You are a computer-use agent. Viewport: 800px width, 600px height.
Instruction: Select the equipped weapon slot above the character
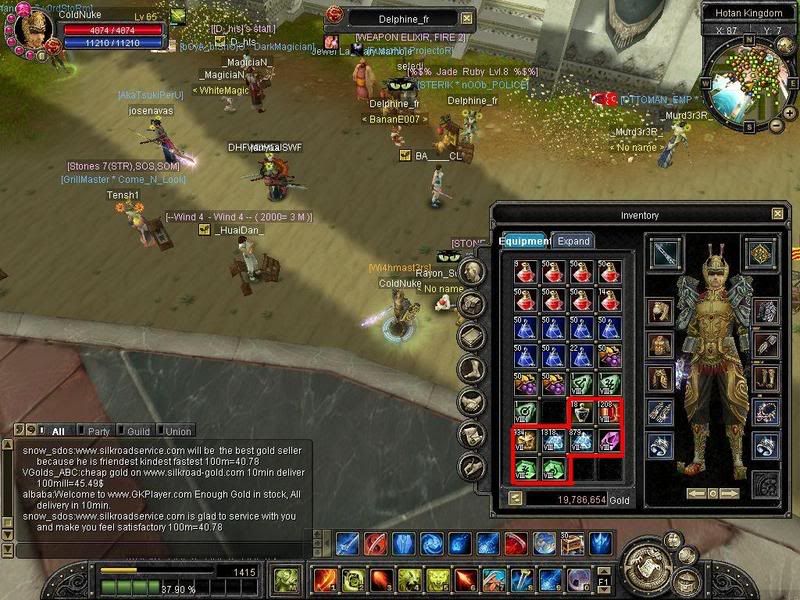664,253
